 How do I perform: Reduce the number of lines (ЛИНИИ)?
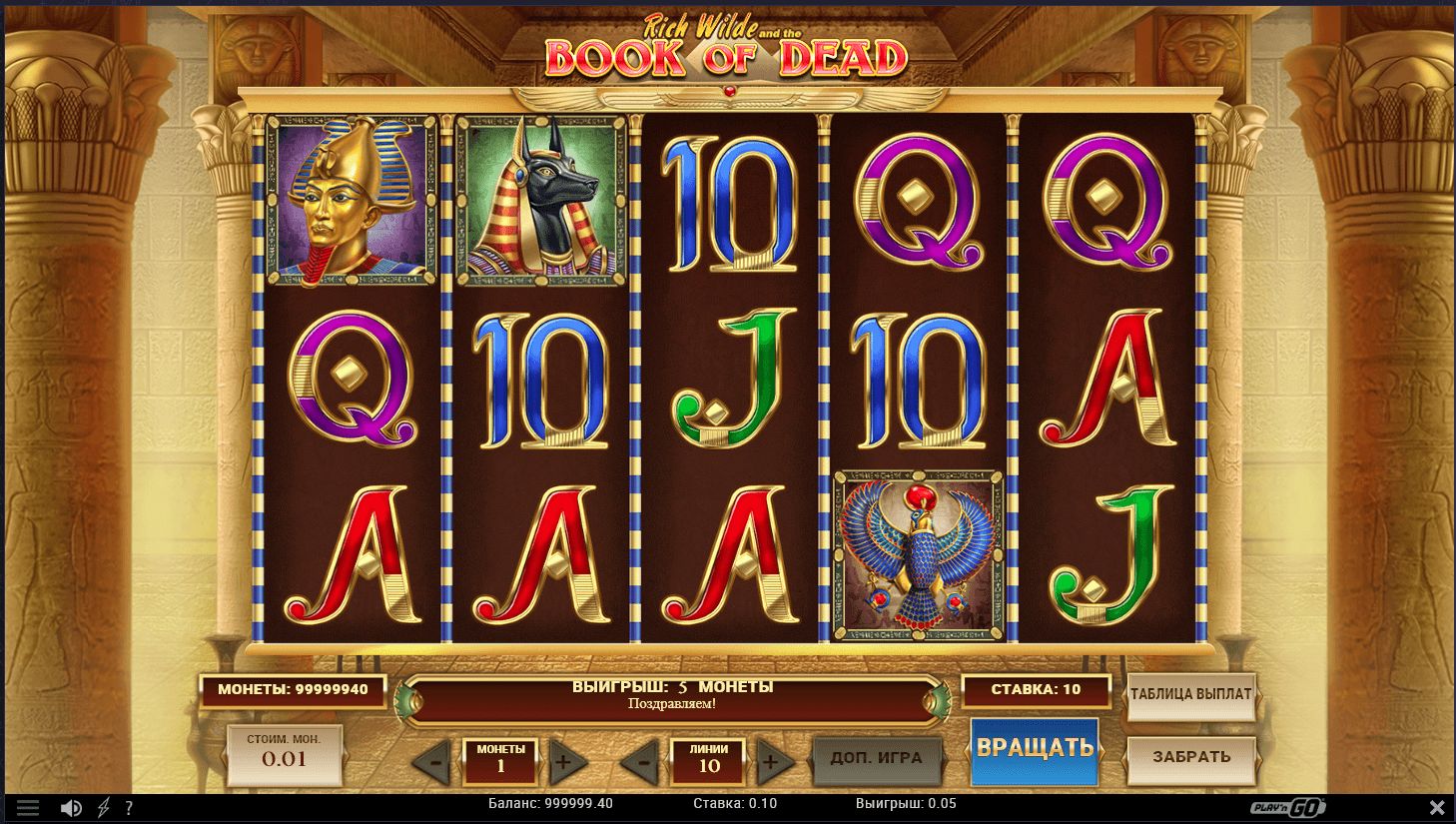642,764
